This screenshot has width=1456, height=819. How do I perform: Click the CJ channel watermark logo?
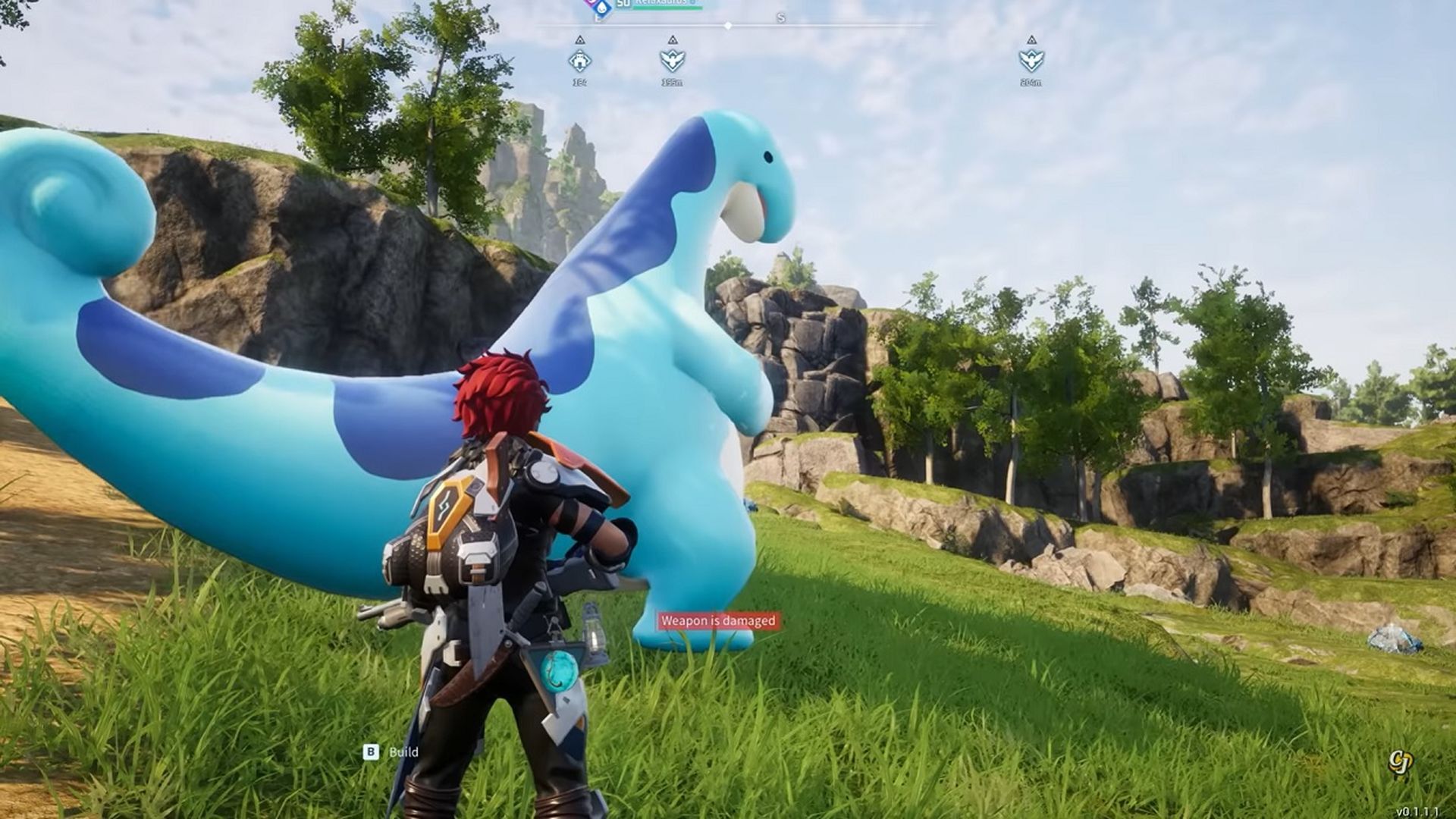(1400, 762)
